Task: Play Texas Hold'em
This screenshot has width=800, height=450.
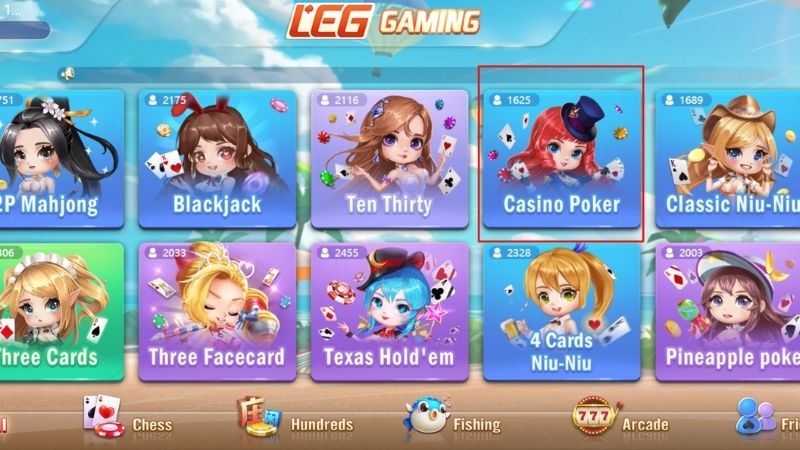Action: pos(389,312)
